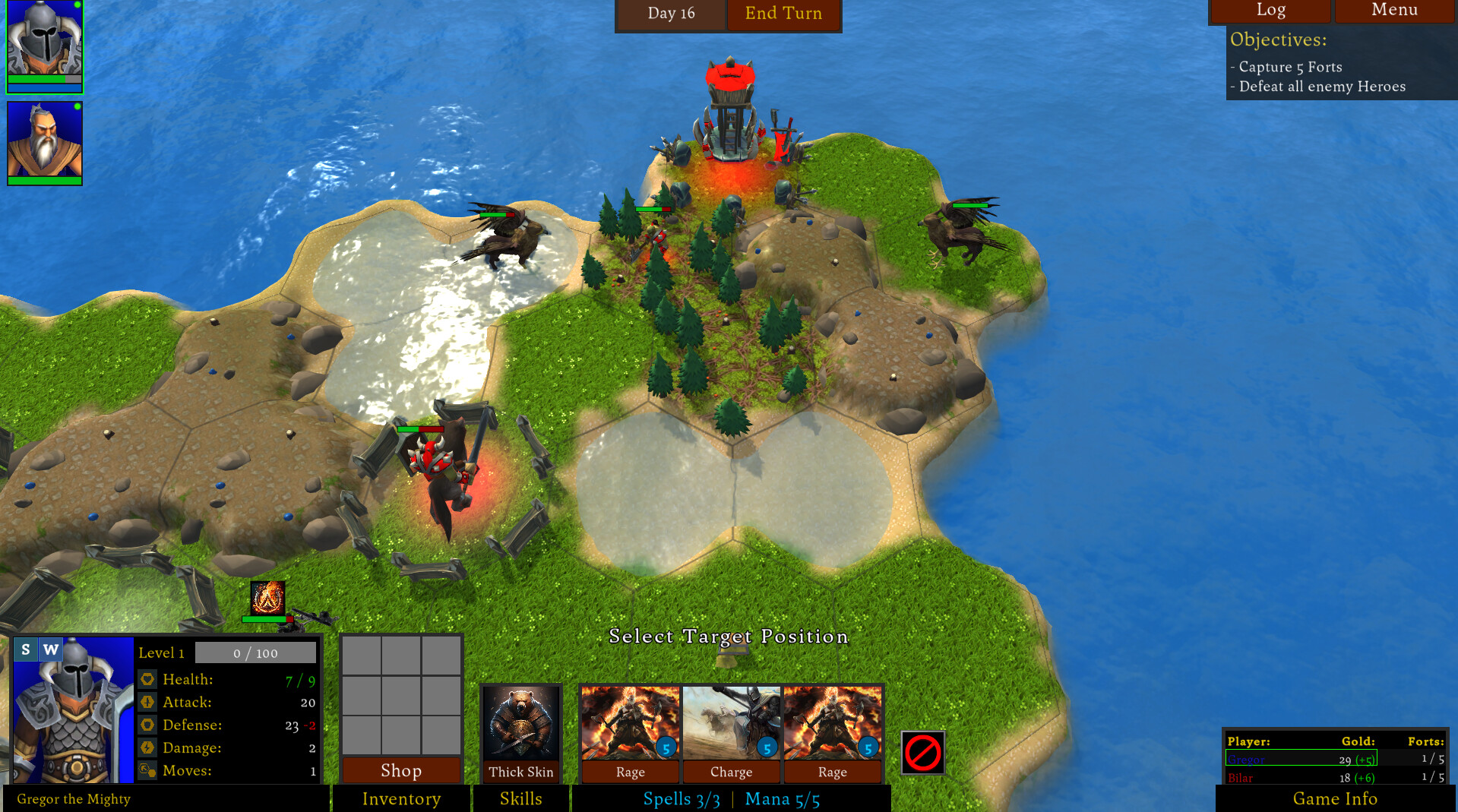
Task: Click the 0/100 experience bar
Action: (256, 652)
